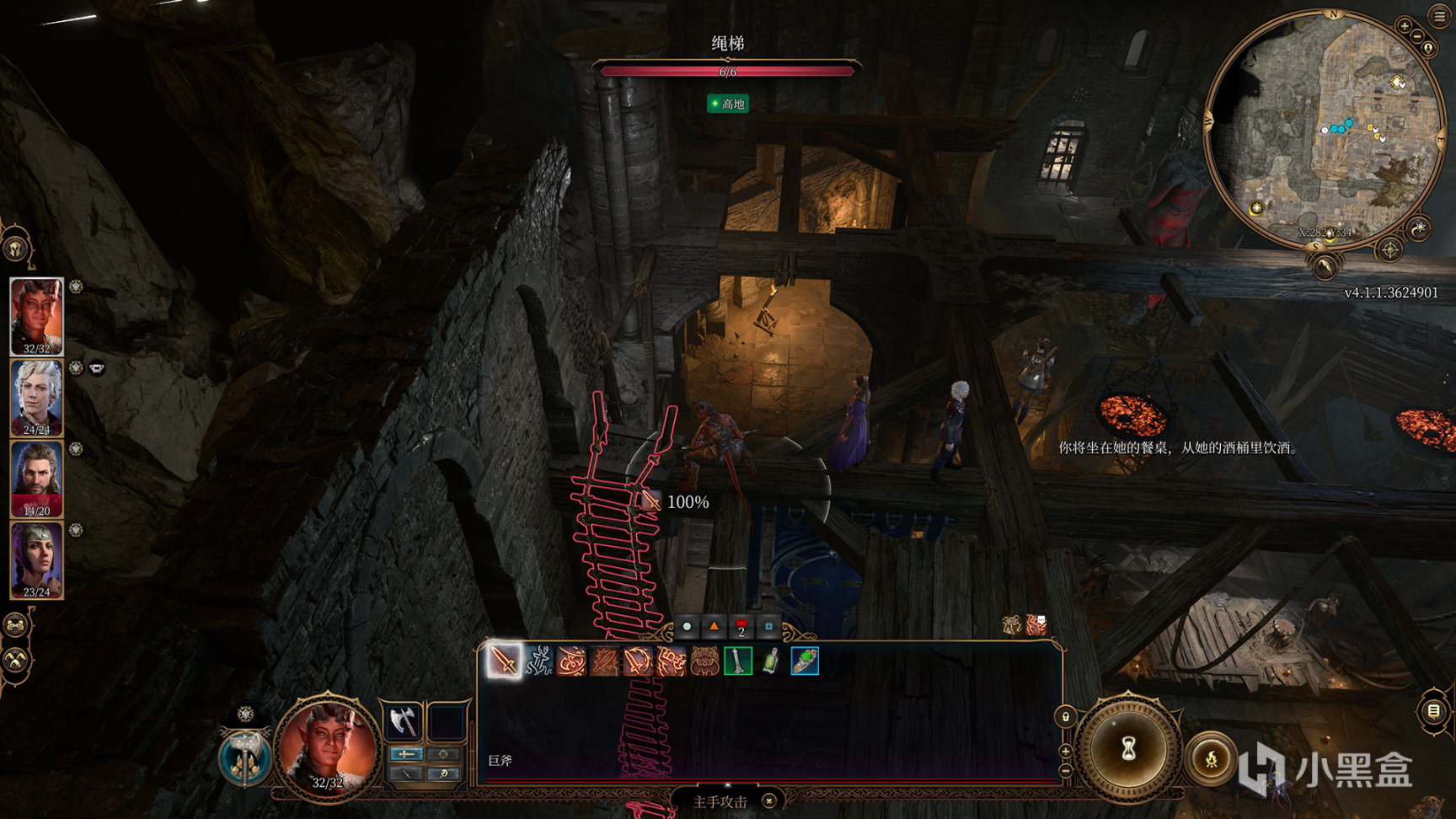Select Shadowheart's portrait with 23/24 health
The image size is (1456, 819).
[x=36, y=559]
